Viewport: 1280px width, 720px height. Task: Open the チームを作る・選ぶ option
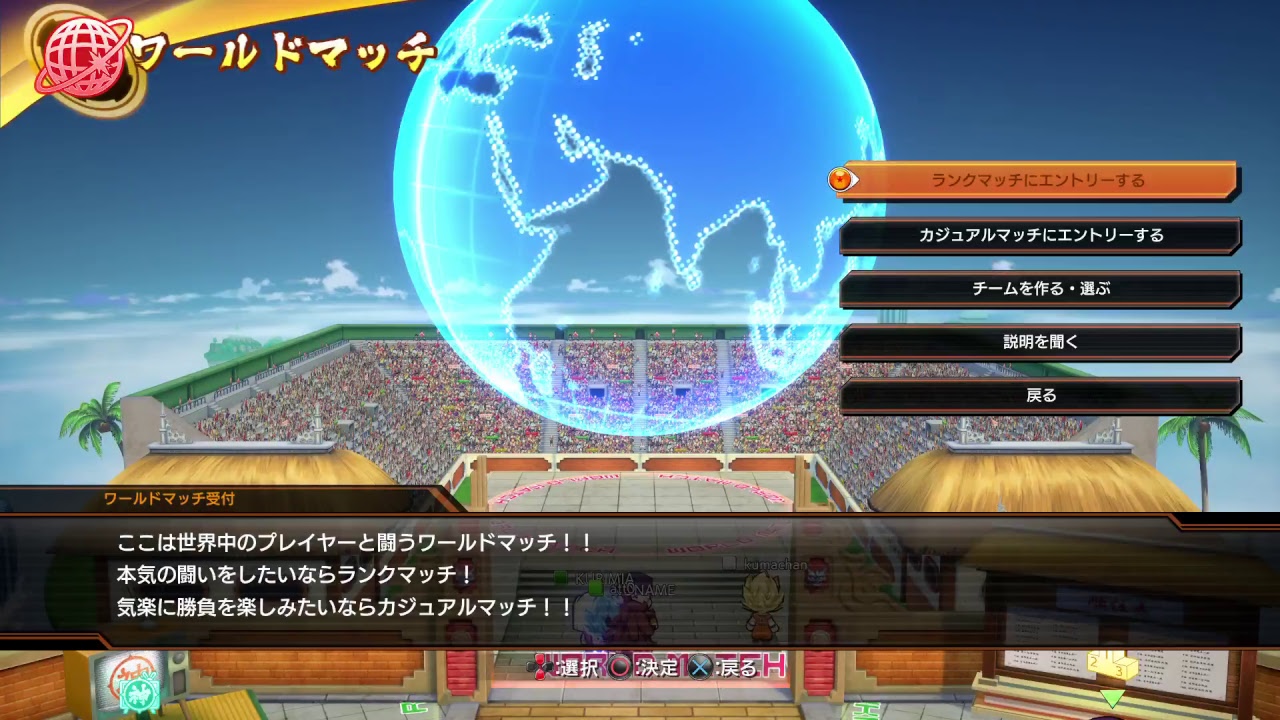click(x=1040, y=289)
